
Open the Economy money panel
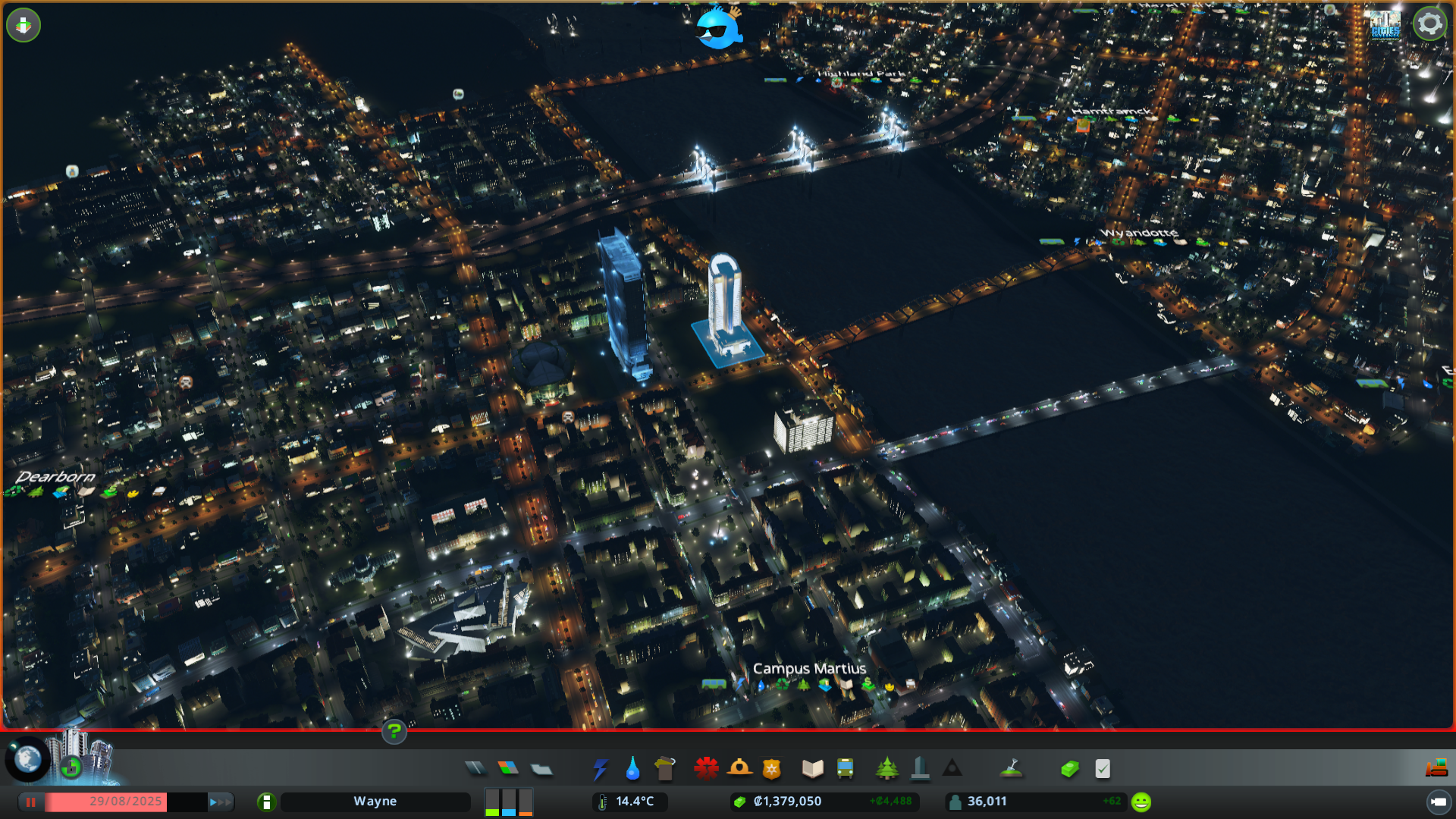pyautogui.click(x=1069, y=767)
